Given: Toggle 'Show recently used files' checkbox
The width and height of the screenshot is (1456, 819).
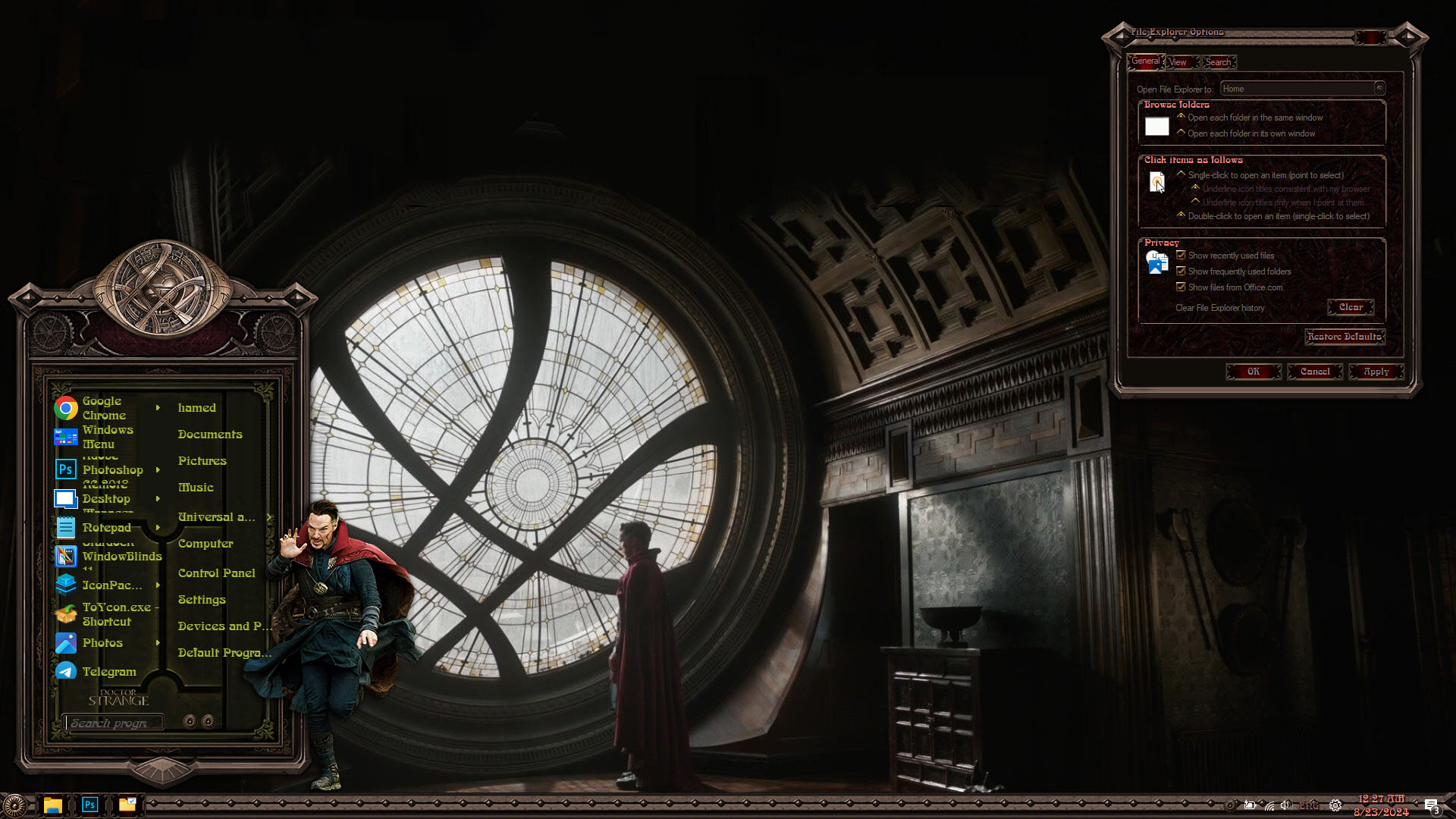Looking at the screenshot, I should pyautogui.click(x=1181, y=256).
